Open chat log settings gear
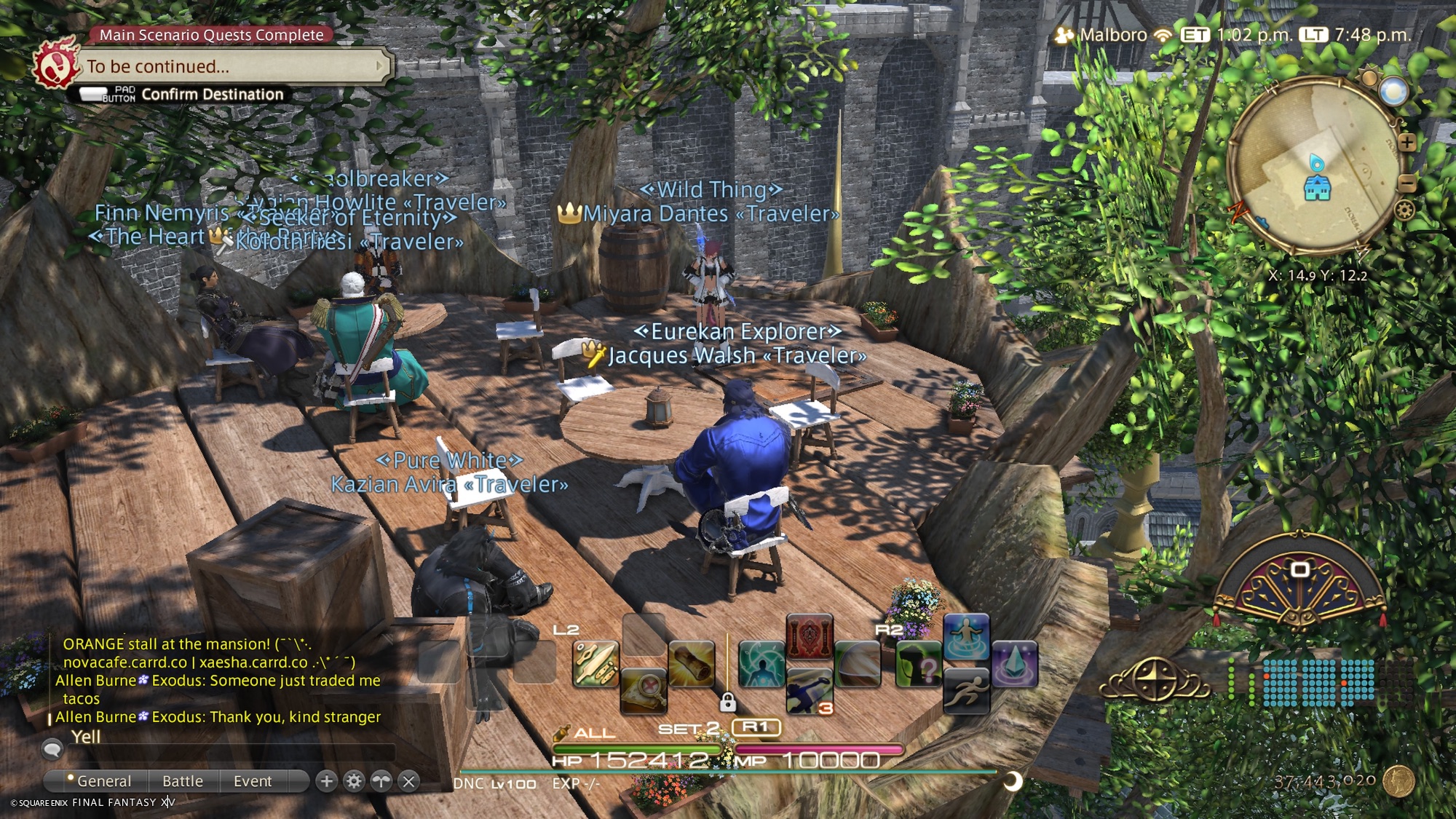 coord(354,781)
